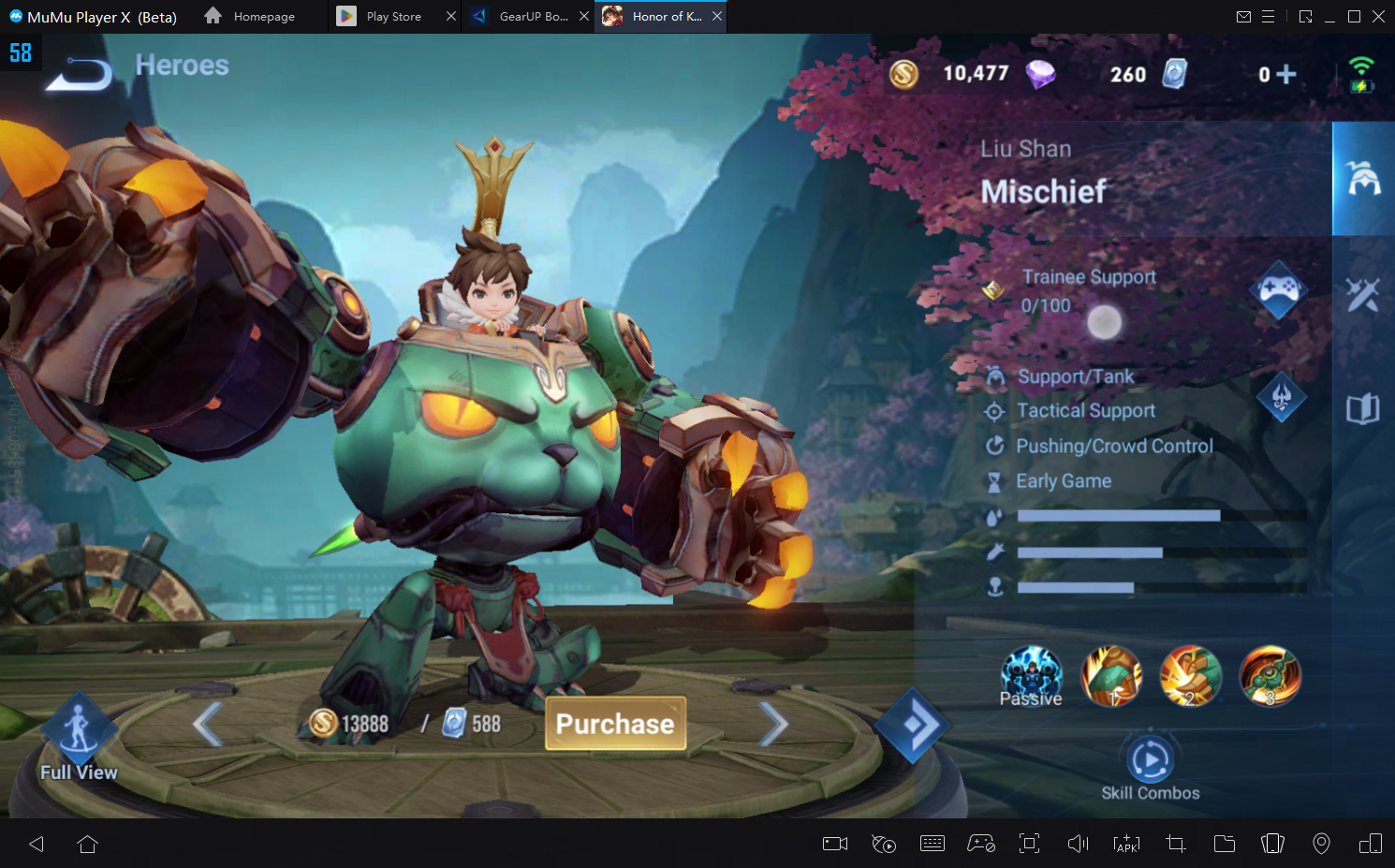Select skill 1 icon
The height and width of the screenshot is (868, 1395).
tap(1111, 675)
